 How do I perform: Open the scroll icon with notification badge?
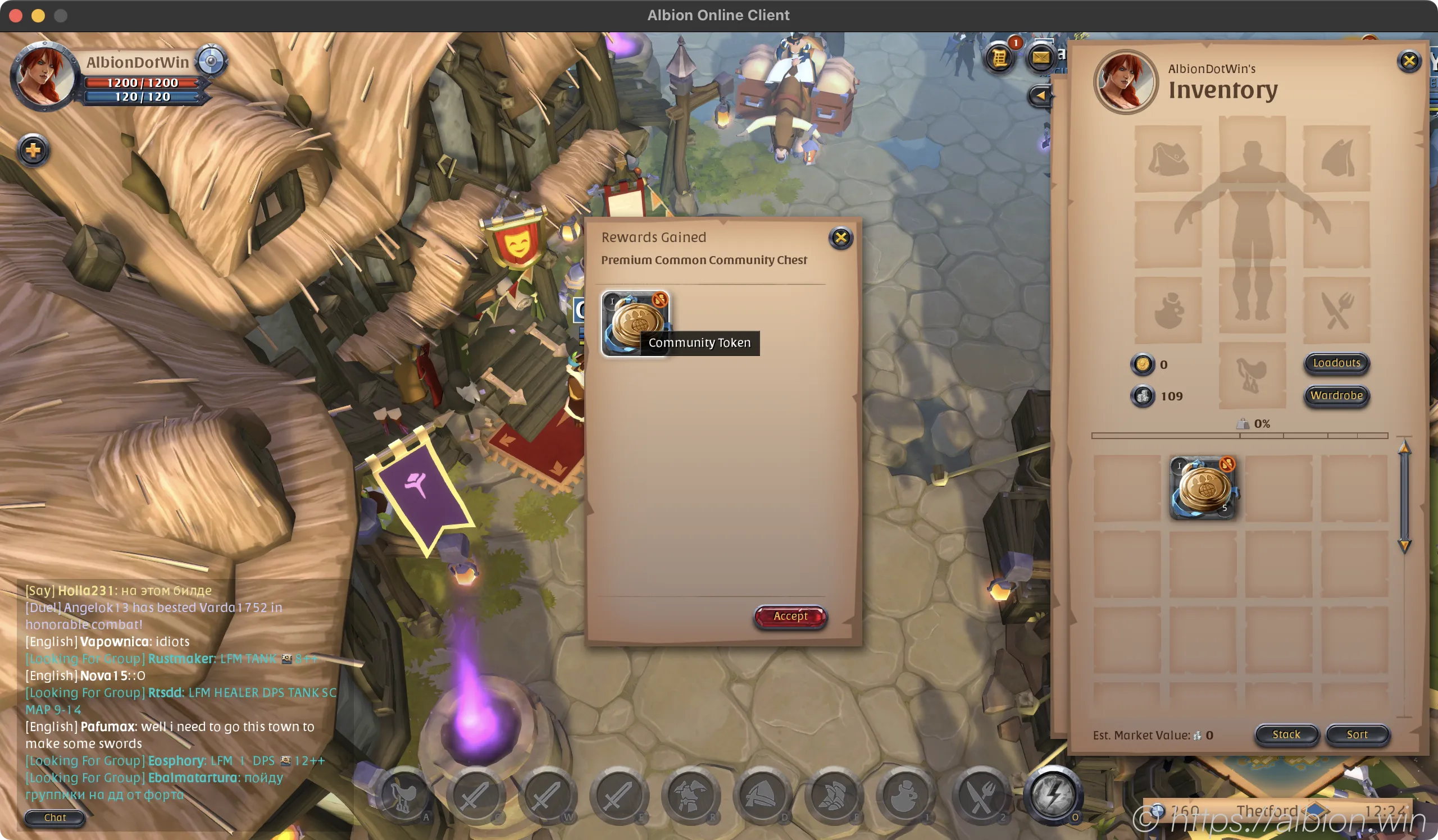coord(1000,58)
